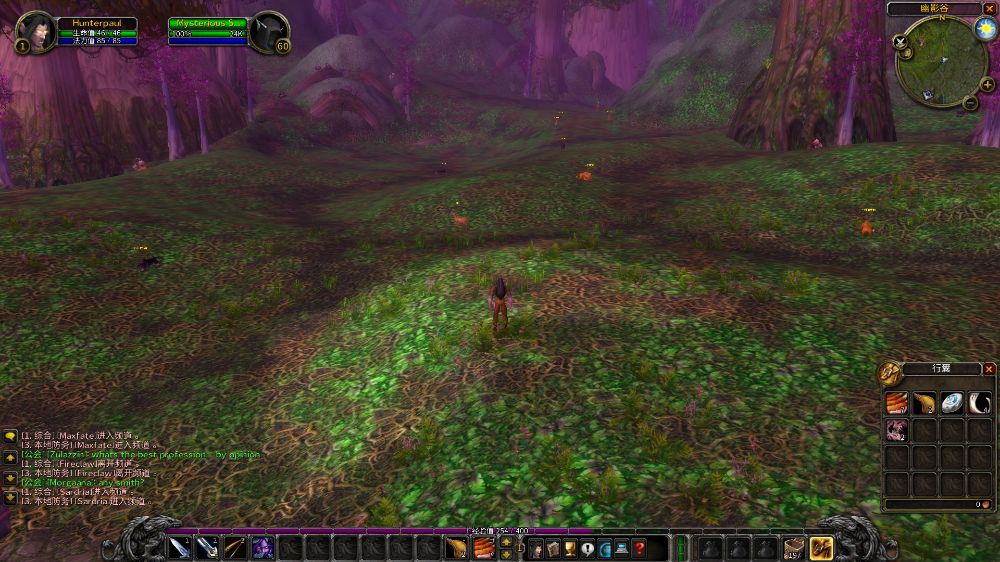The width and height of the screenshot is (1000, 562).
Task: Select the curved fang item in the bag
Action: tap(980, 402)
